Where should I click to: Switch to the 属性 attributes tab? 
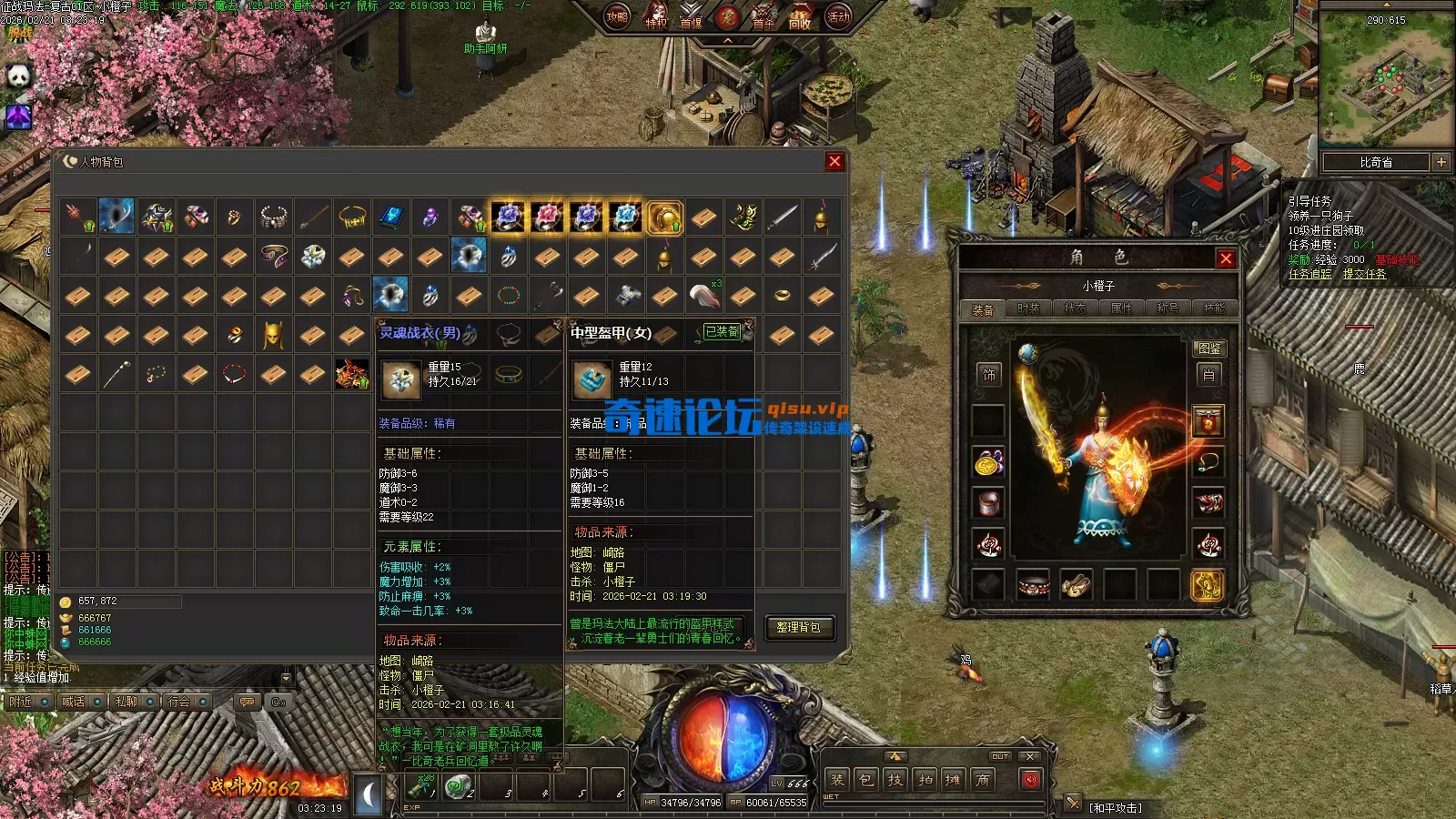1121,308
